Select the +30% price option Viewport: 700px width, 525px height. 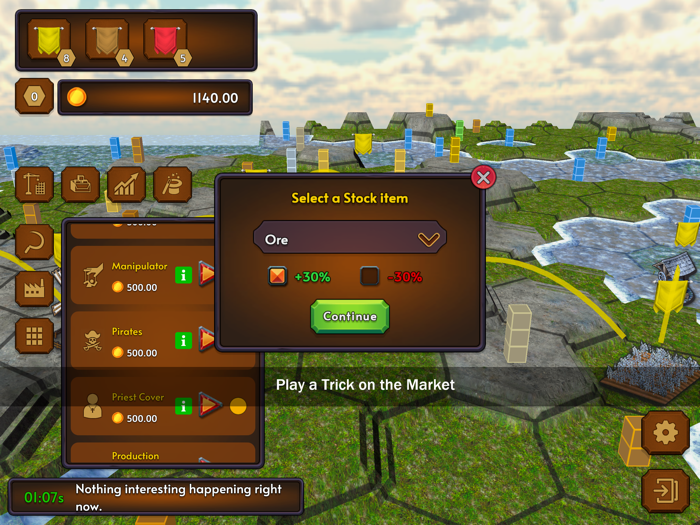(278, 277)
